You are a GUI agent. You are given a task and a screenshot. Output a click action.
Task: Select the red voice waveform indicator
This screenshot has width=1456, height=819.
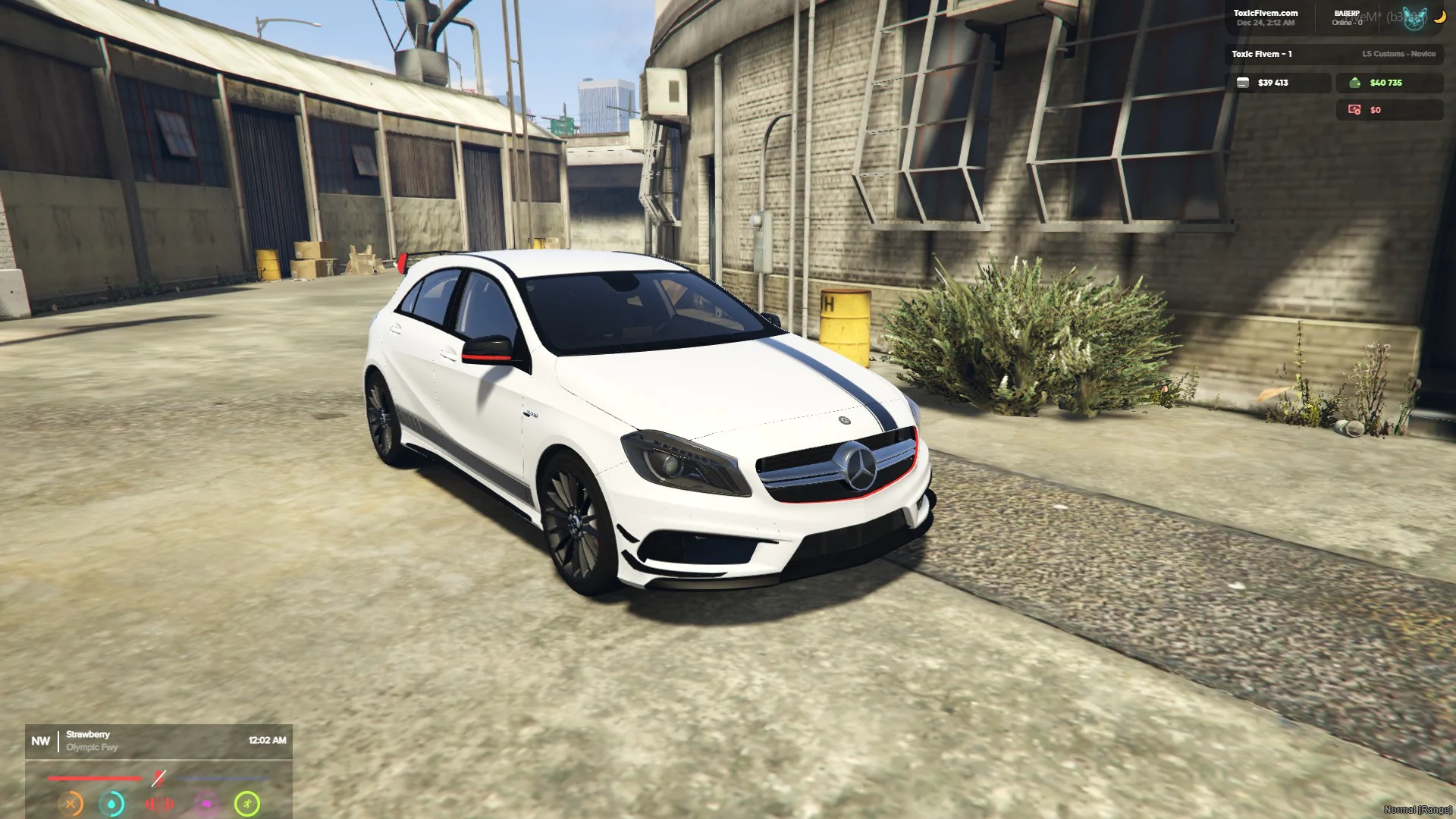(x=159, y=803)
